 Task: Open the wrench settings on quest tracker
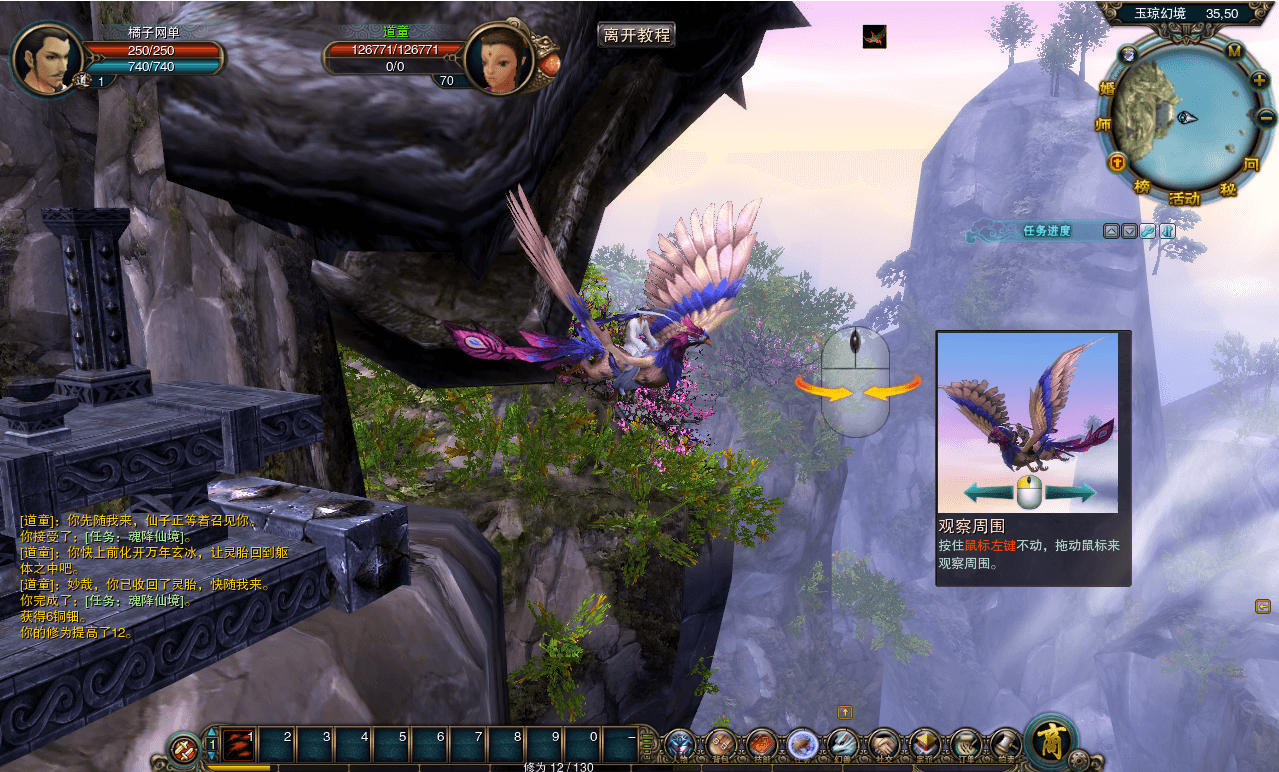coord(1148,231)
